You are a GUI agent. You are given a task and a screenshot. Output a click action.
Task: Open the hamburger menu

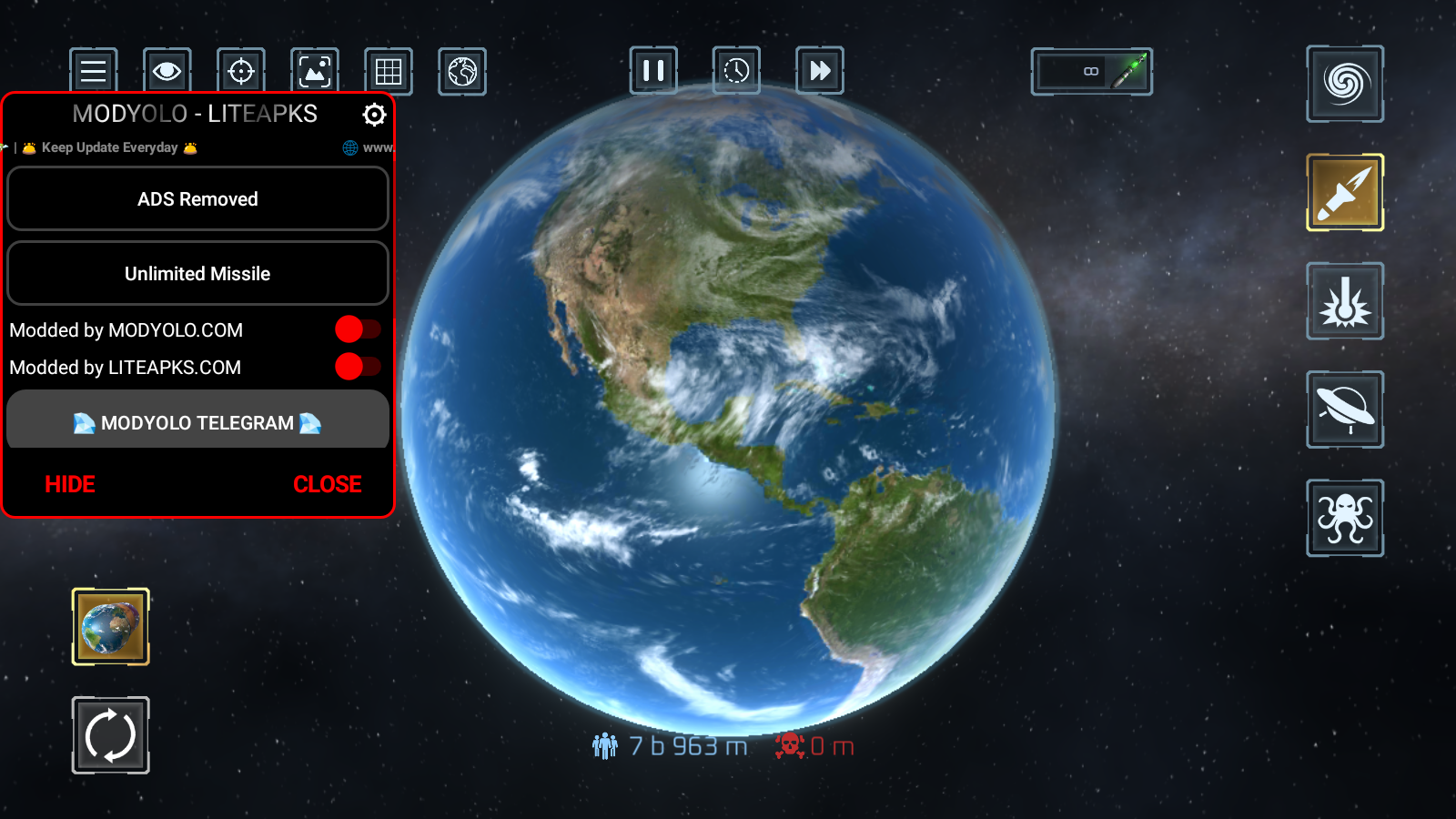[x=94, y=71]
